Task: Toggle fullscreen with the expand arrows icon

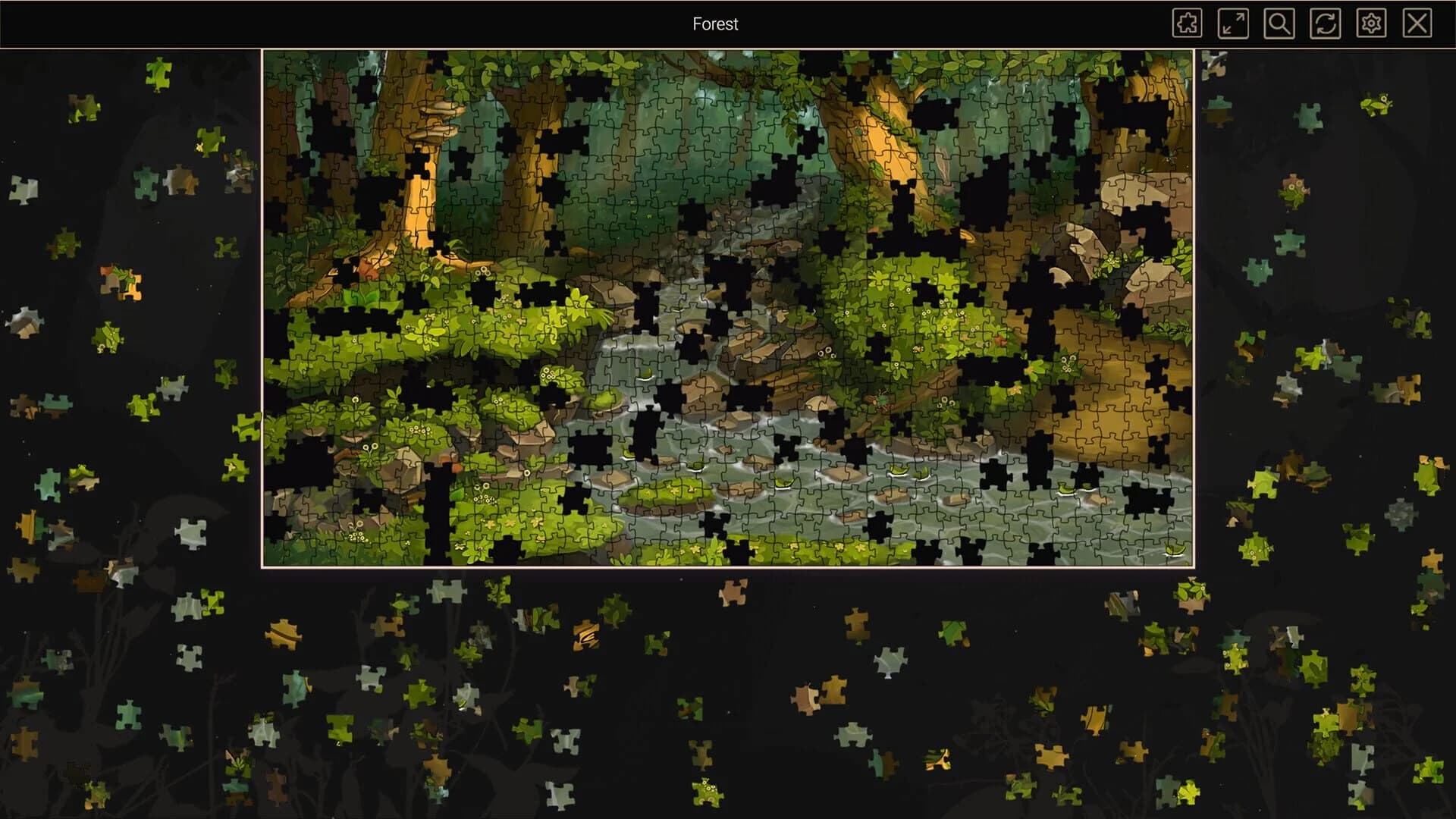Action: coord(1233,24)
